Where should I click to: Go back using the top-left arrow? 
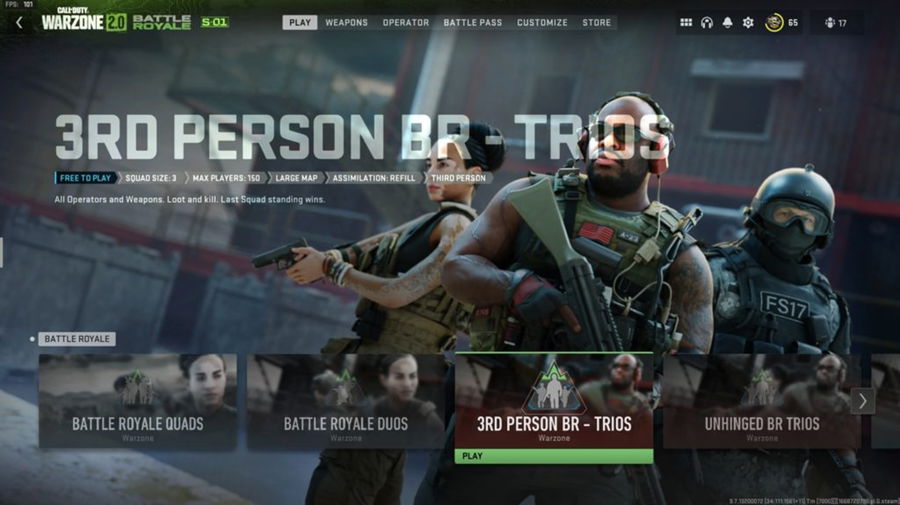pyautogui.click(x=19, y=22)
